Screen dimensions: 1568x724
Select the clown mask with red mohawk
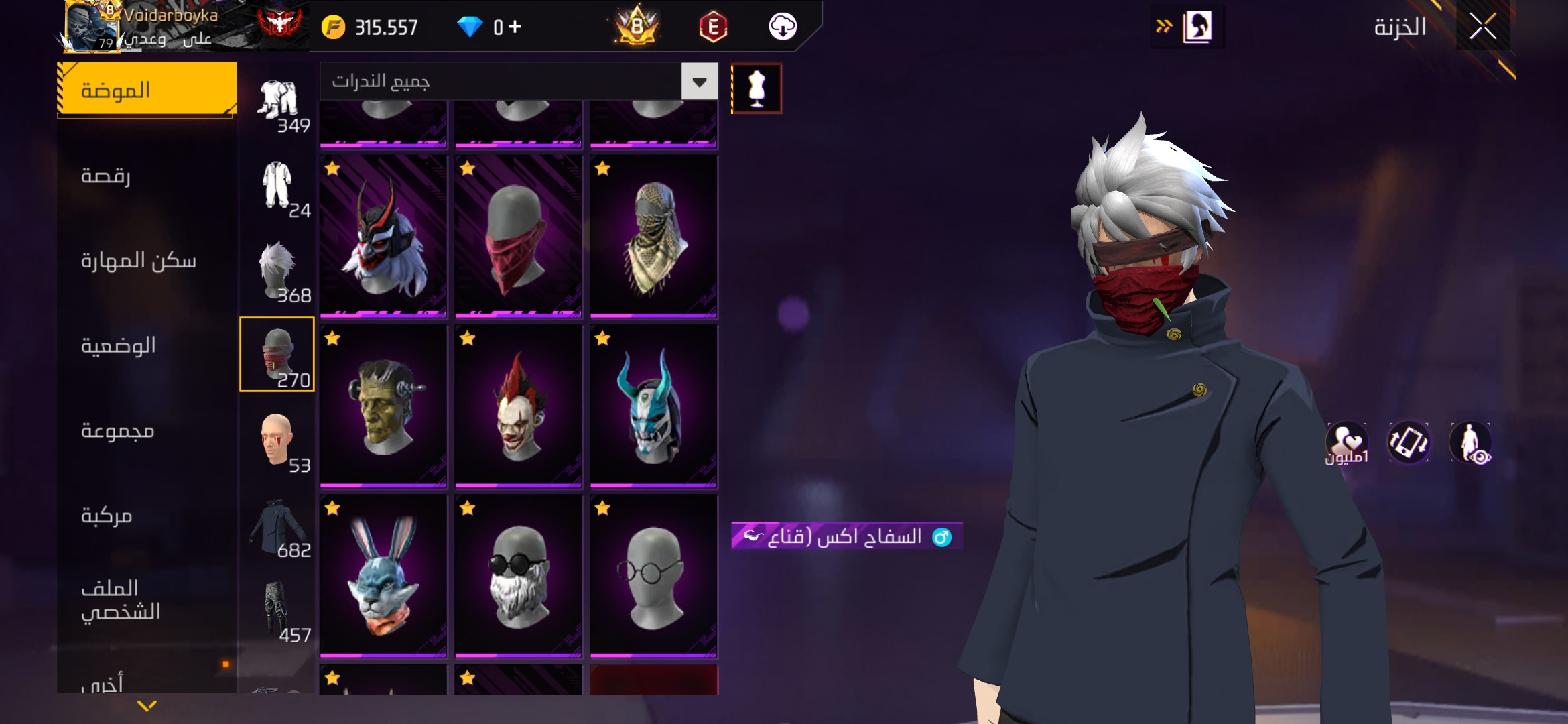tap(518, 406)
